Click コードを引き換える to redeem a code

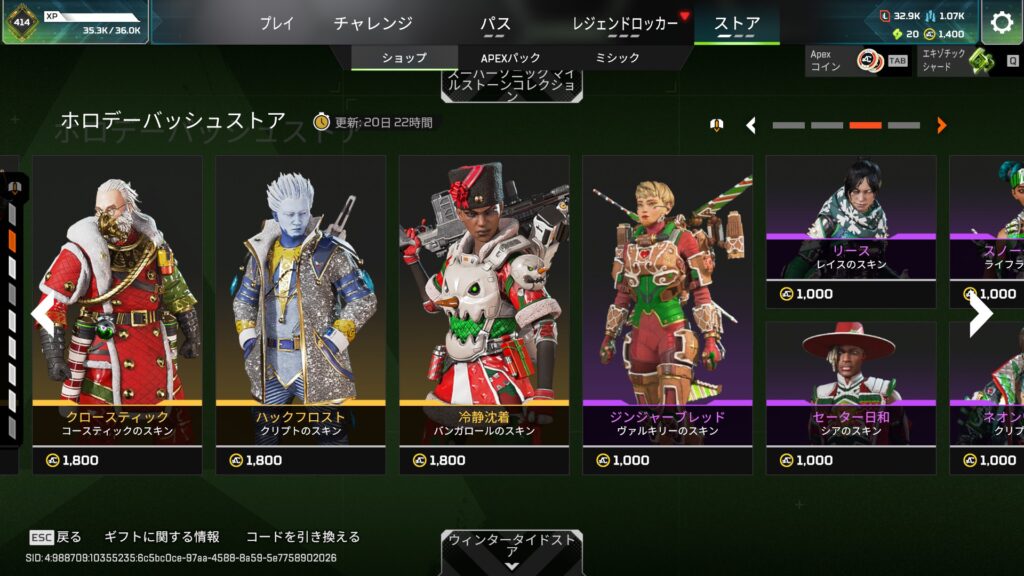coord(301,537)
